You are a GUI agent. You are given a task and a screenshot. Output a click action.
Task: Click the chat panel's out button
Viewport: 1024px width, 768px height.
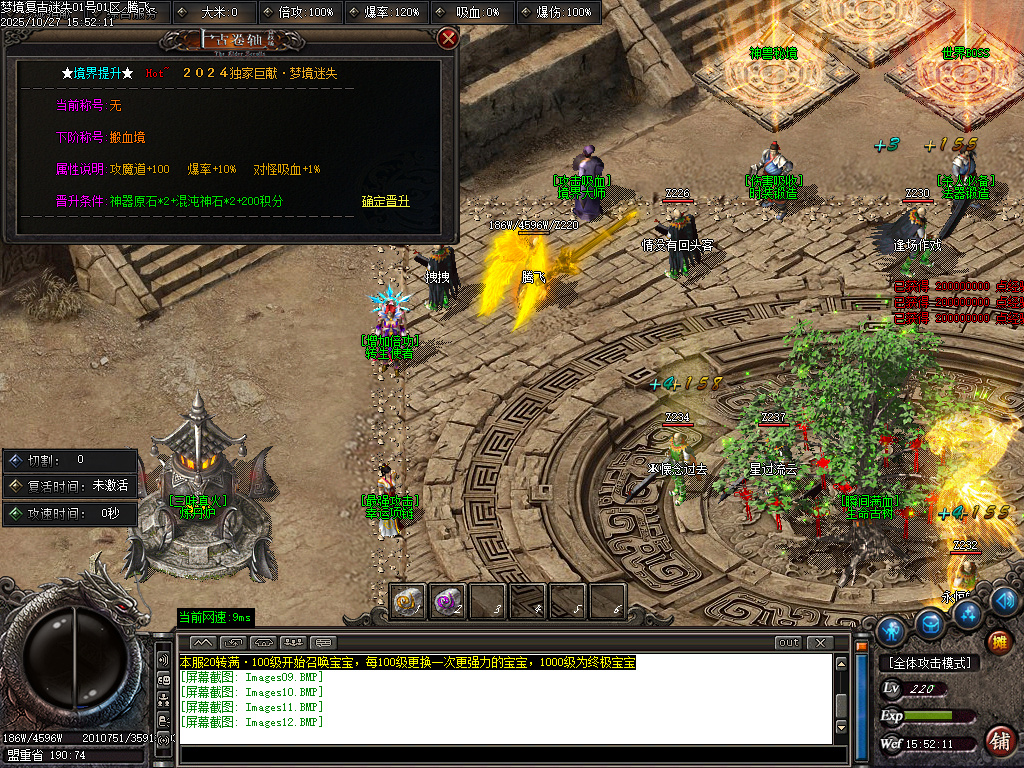pos(789,642)
